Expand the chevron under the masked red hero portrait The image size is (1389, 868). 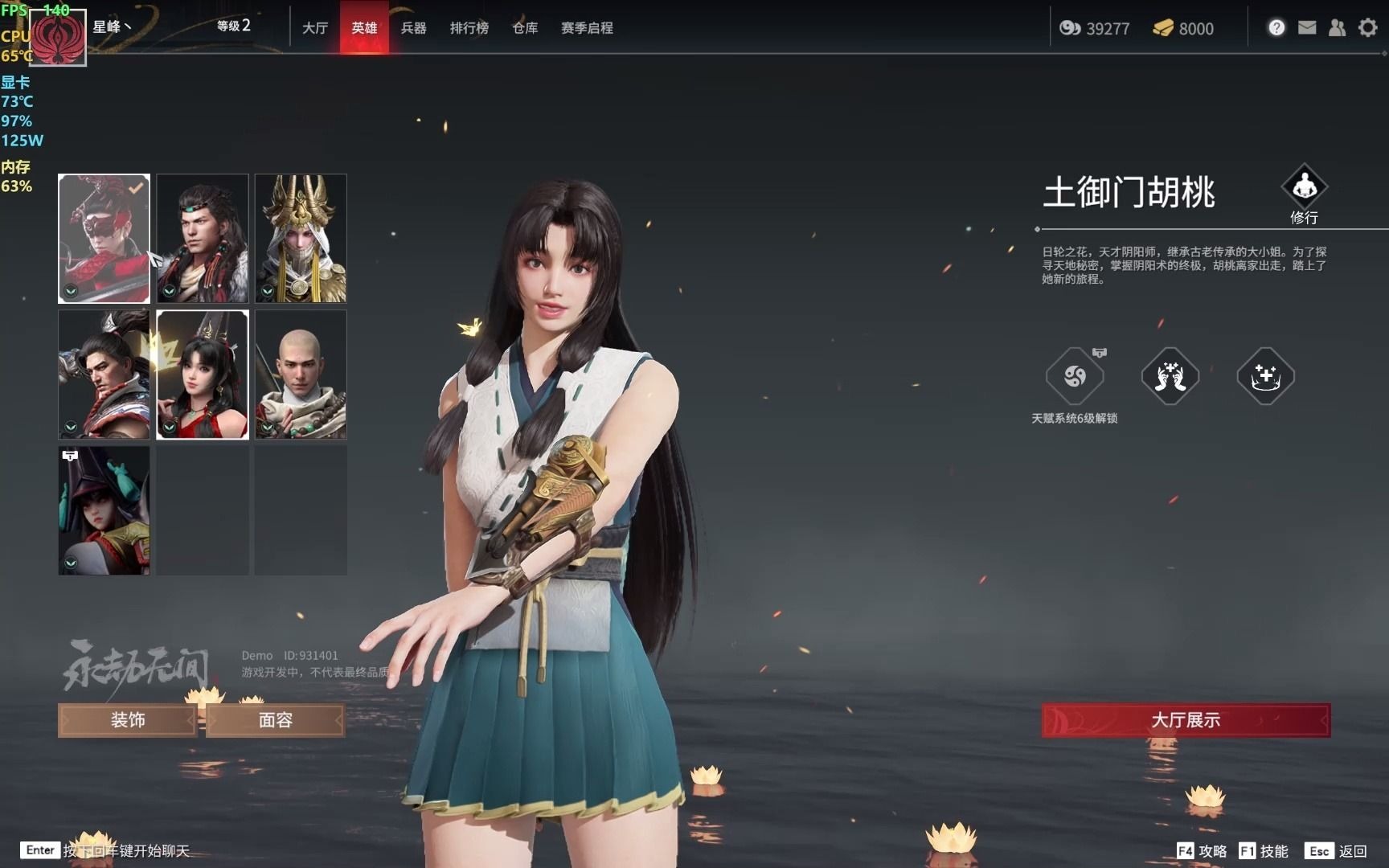(x=69, y=291)
